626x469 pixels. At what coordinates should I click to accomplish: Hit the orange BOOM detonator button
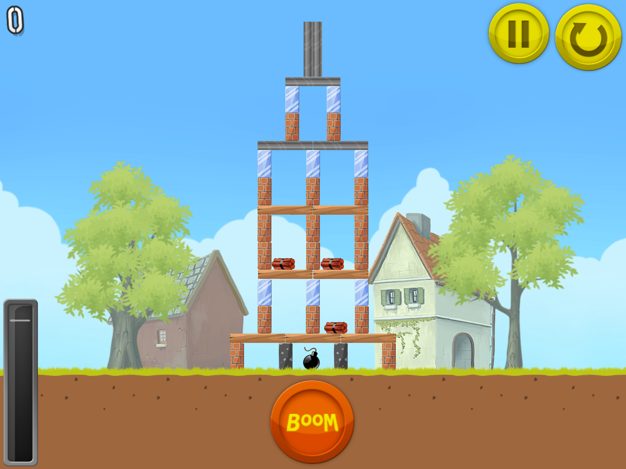point(312,421)
